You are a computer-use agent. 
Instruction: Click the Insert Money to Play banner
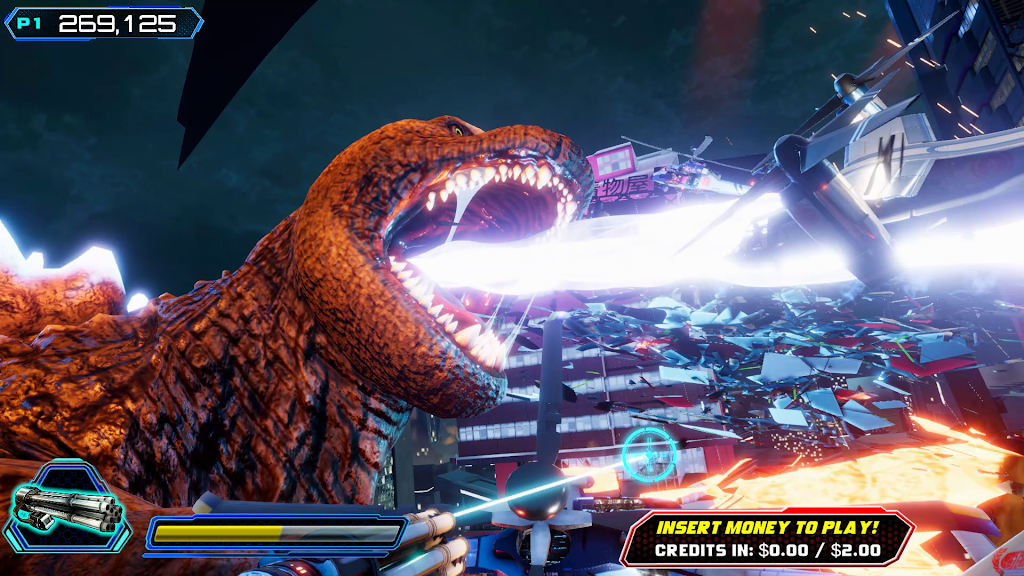pyautogui.click(x=767, y=537)
